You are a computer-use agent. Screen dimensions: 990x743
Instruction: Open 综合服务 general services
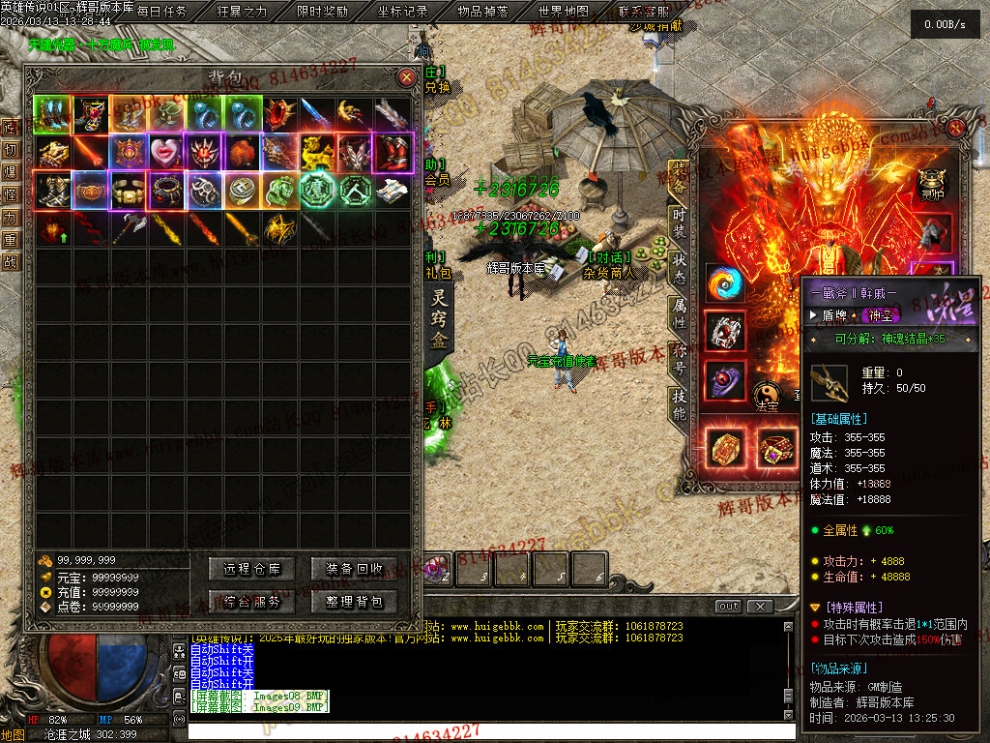(253, 602)
